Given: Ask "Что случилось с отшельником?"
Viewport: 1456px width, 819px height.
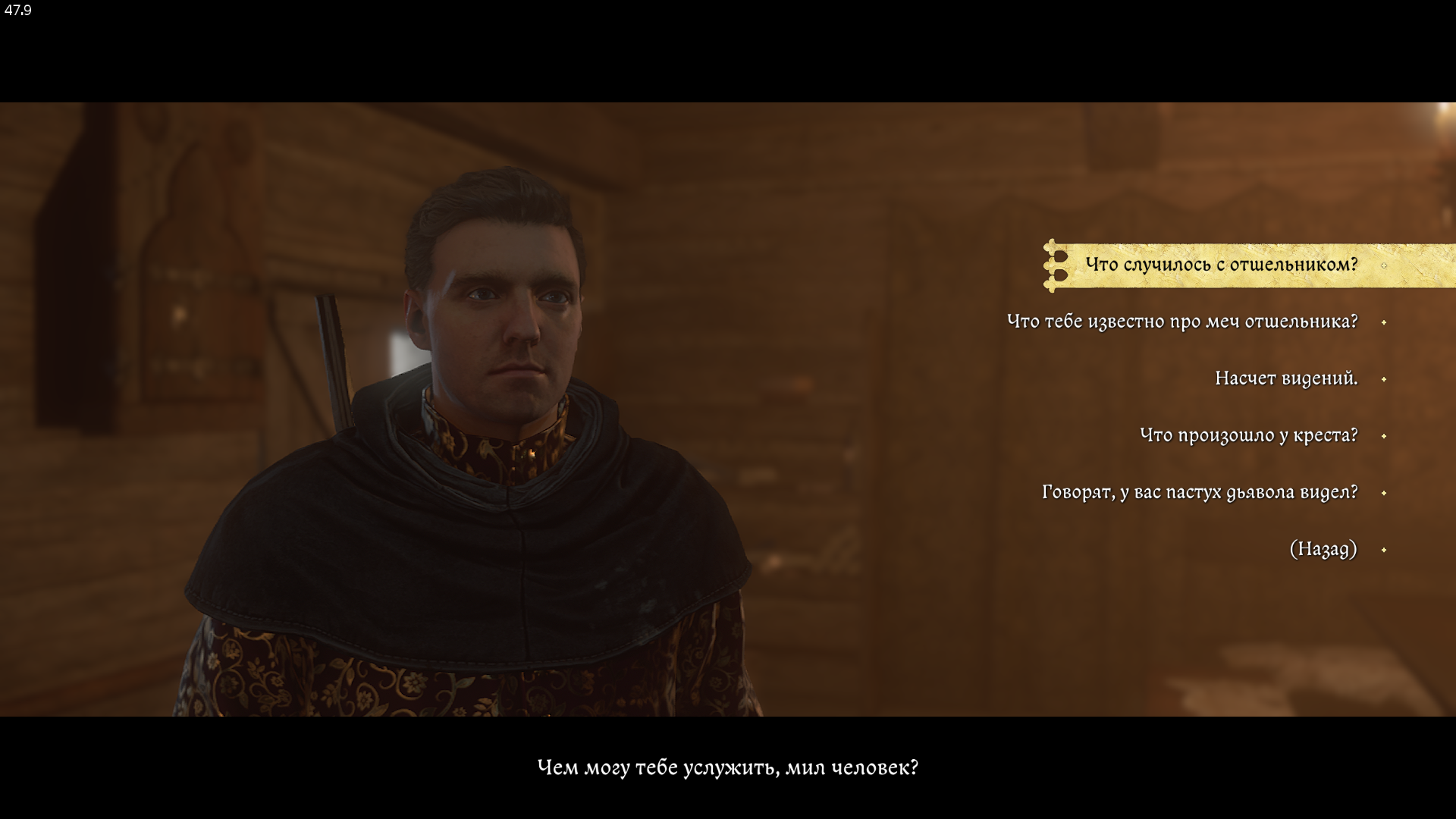Looking at the screenshot, I should (1221, 265).
